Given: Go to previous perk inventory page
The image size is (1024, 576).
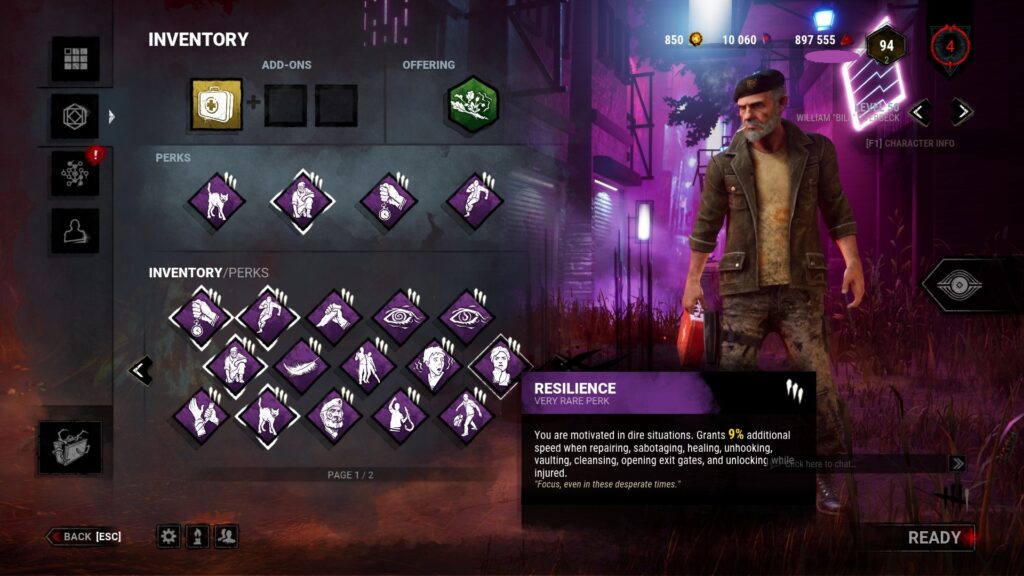Looking at the screenshot, I should pyautogui.click(x=141, y=370).
